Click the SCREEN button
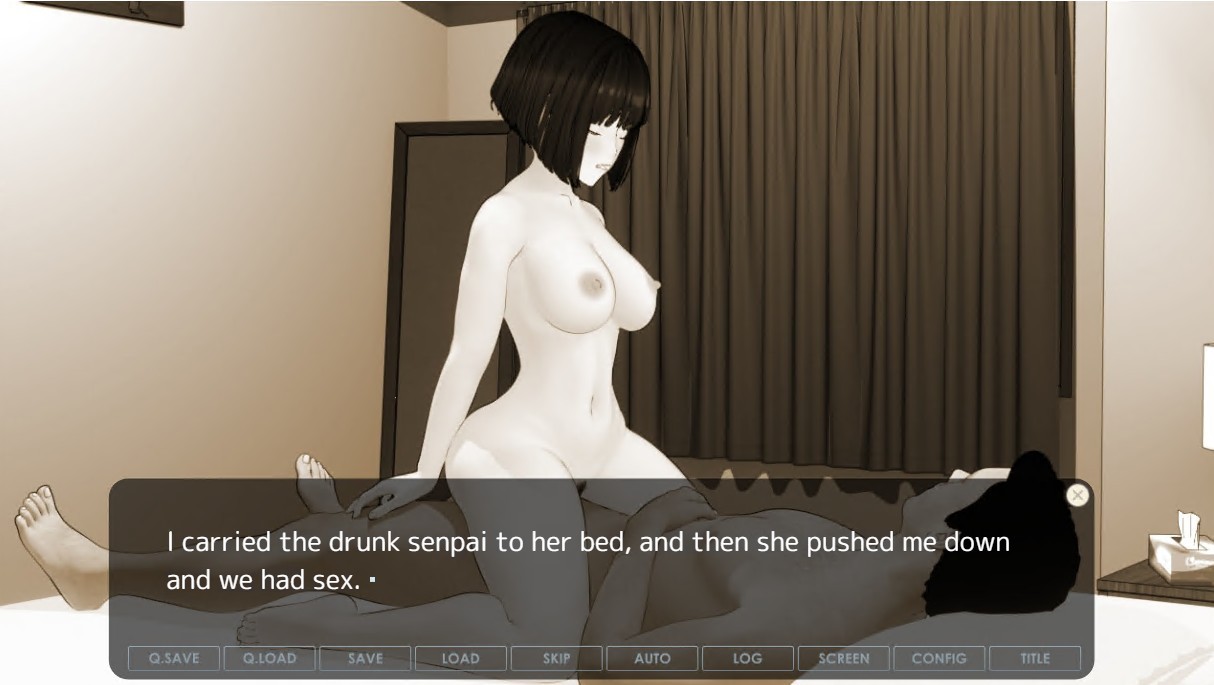The image size is (1214, 685). 844,658
